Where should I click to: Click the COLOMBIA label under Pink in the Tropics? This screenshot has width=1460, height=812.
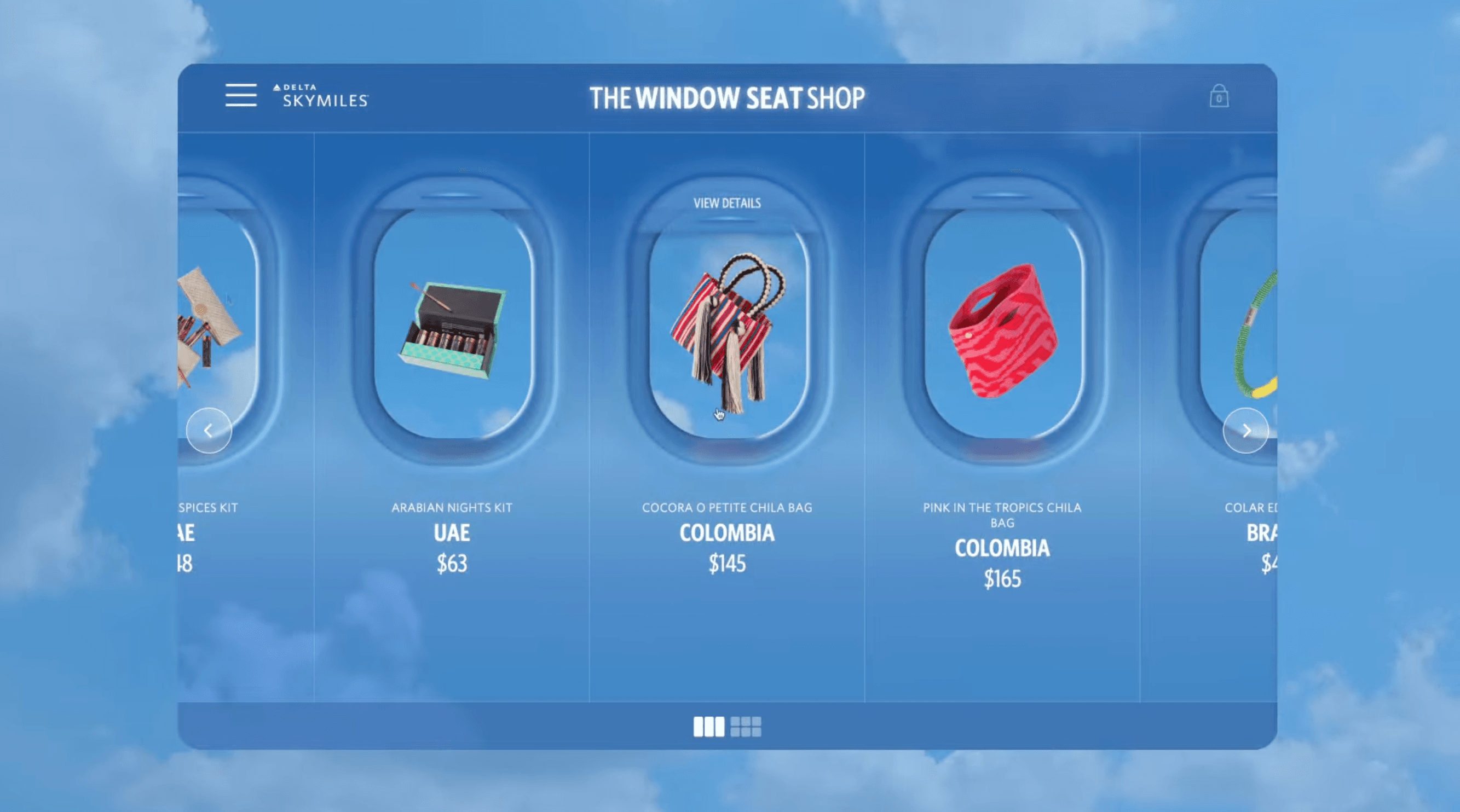point(1002,548)
